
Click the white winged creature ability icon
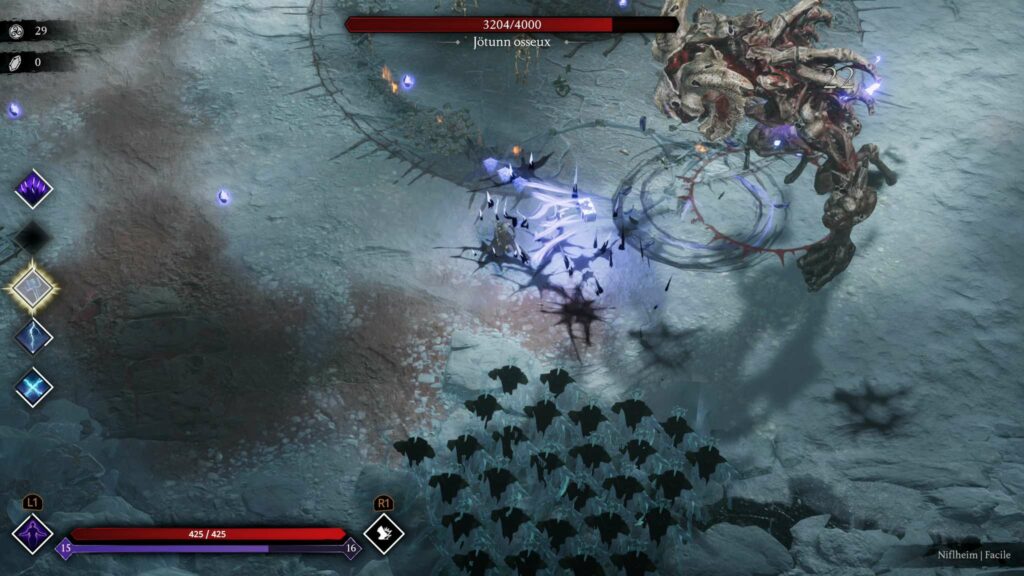[383, 534]
